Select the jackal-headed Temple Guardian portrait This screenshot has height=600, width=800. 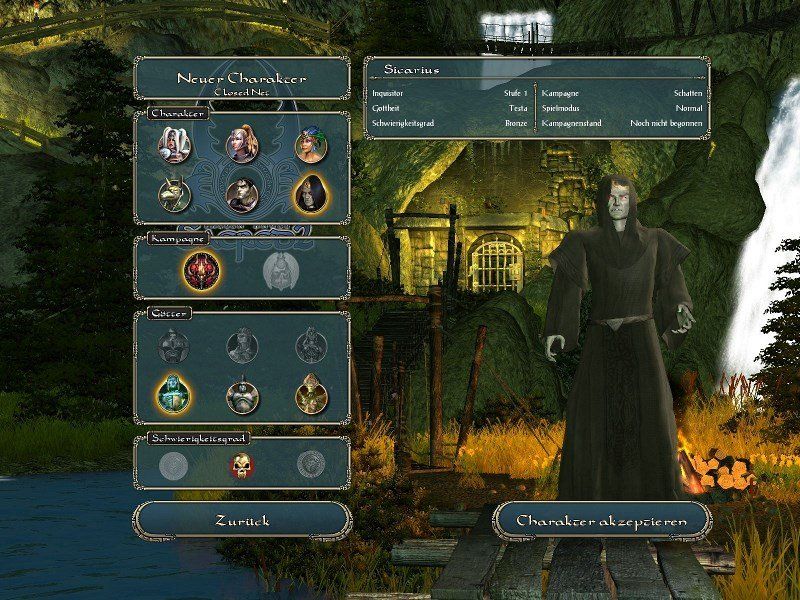(173, 192)
